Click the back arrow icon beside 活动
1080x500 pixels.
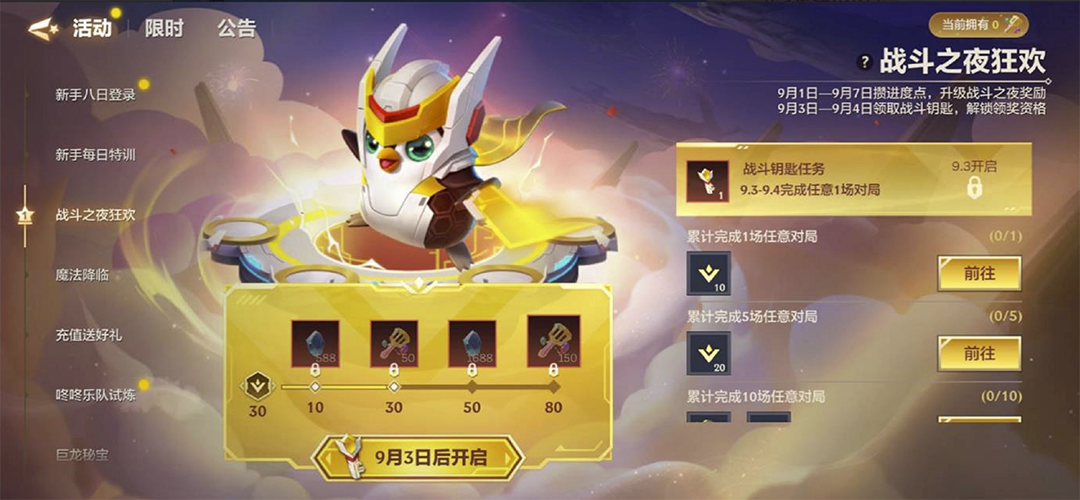tap(43, 28)
